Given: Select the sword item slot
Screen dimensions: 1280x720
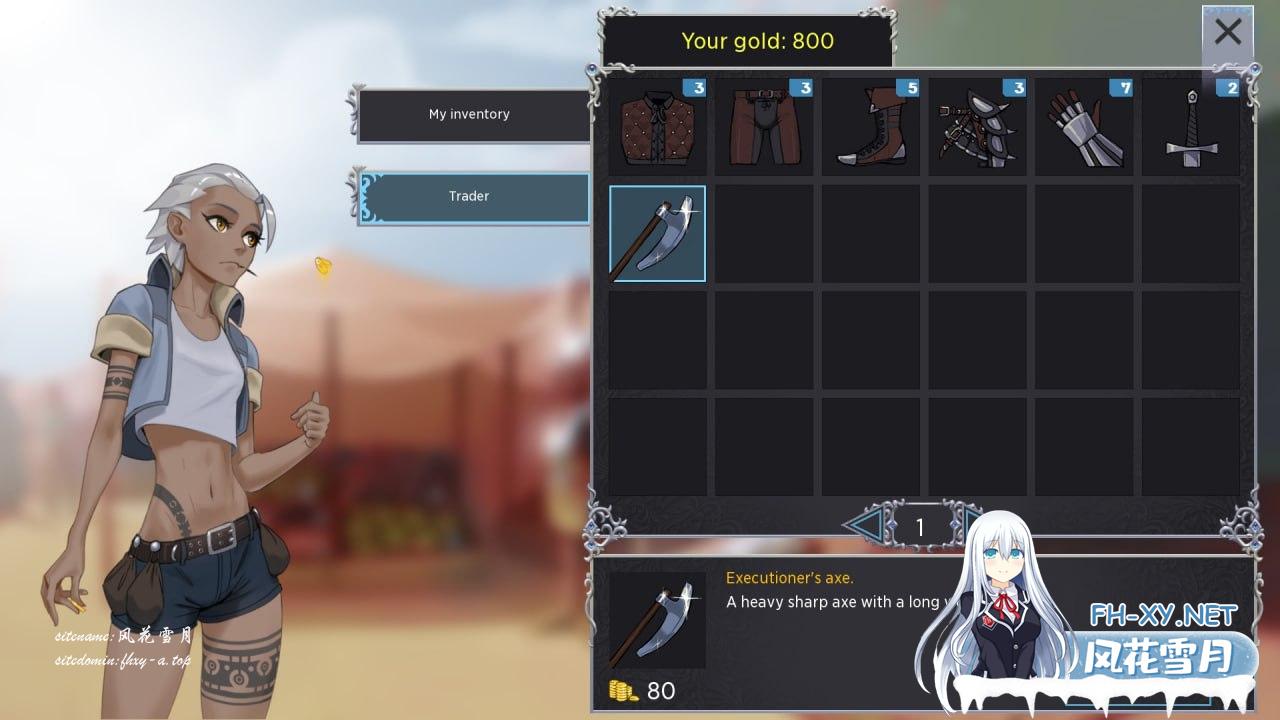Looking at the screenshot, I should pos(1191,127).
